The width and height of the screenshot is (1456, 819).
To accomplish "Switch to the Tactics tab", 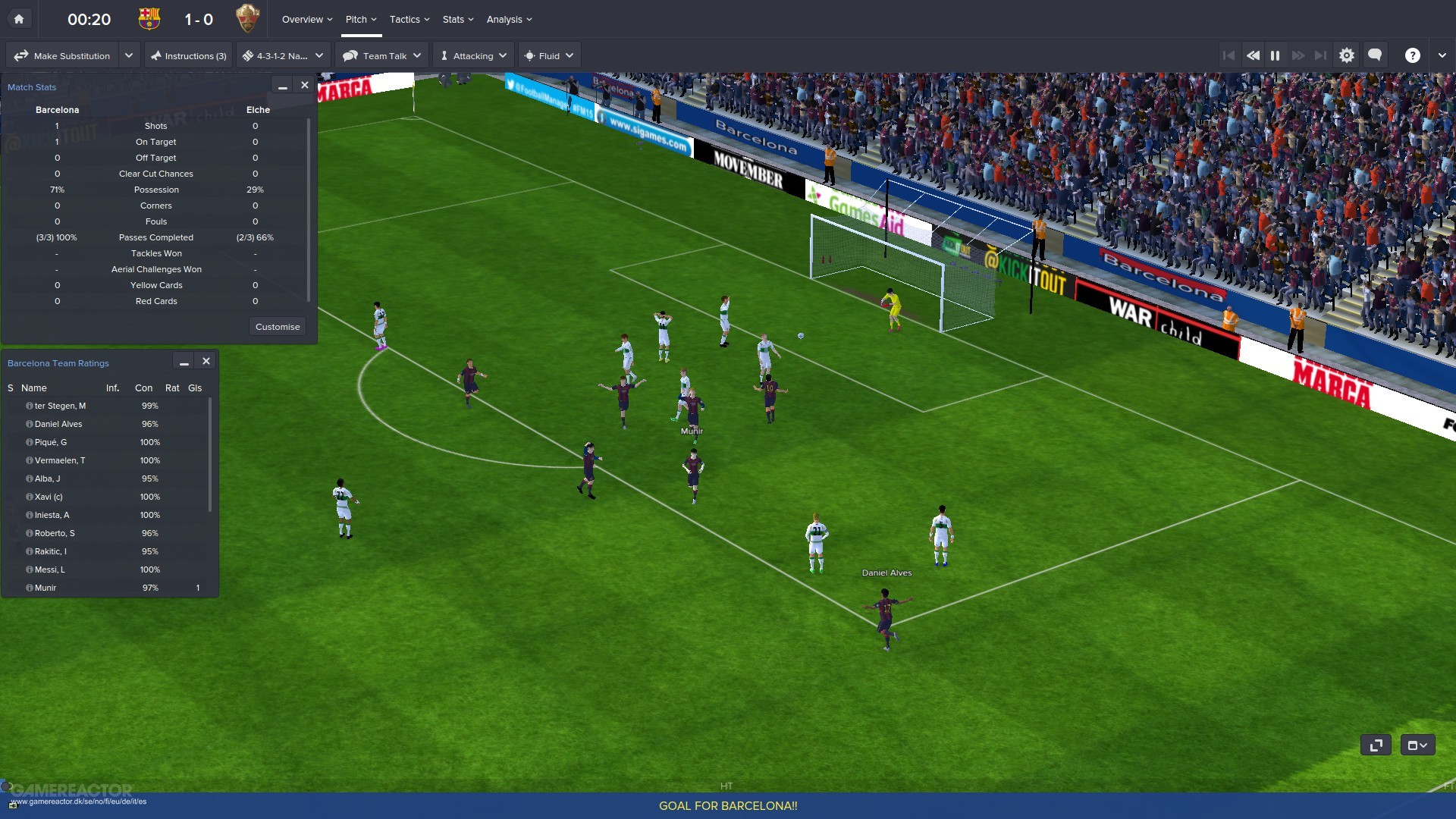I will point(405,19).
